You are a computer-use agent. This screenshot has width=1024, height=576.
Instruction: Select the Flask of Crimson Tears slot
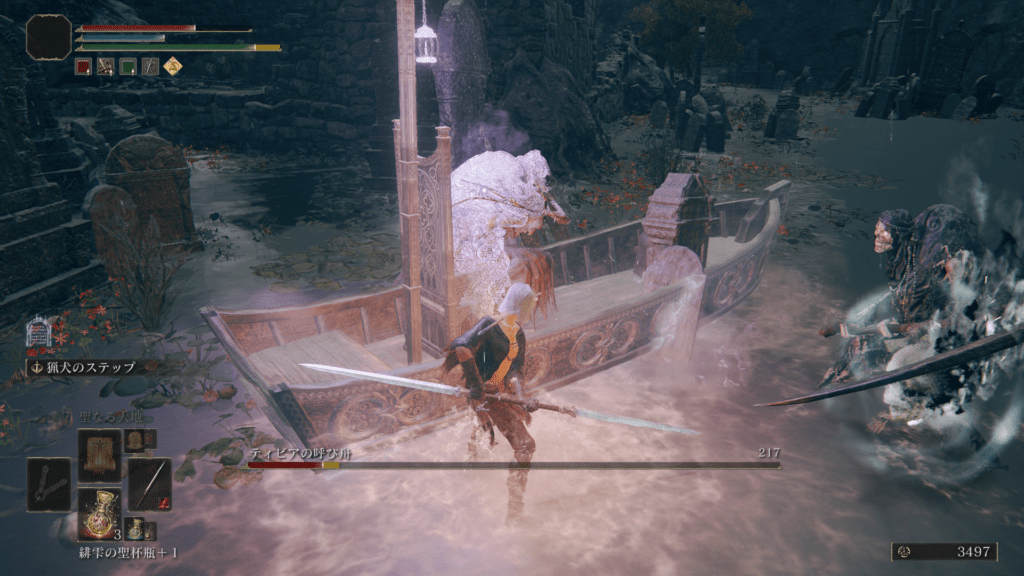click(x=99, y=514)
